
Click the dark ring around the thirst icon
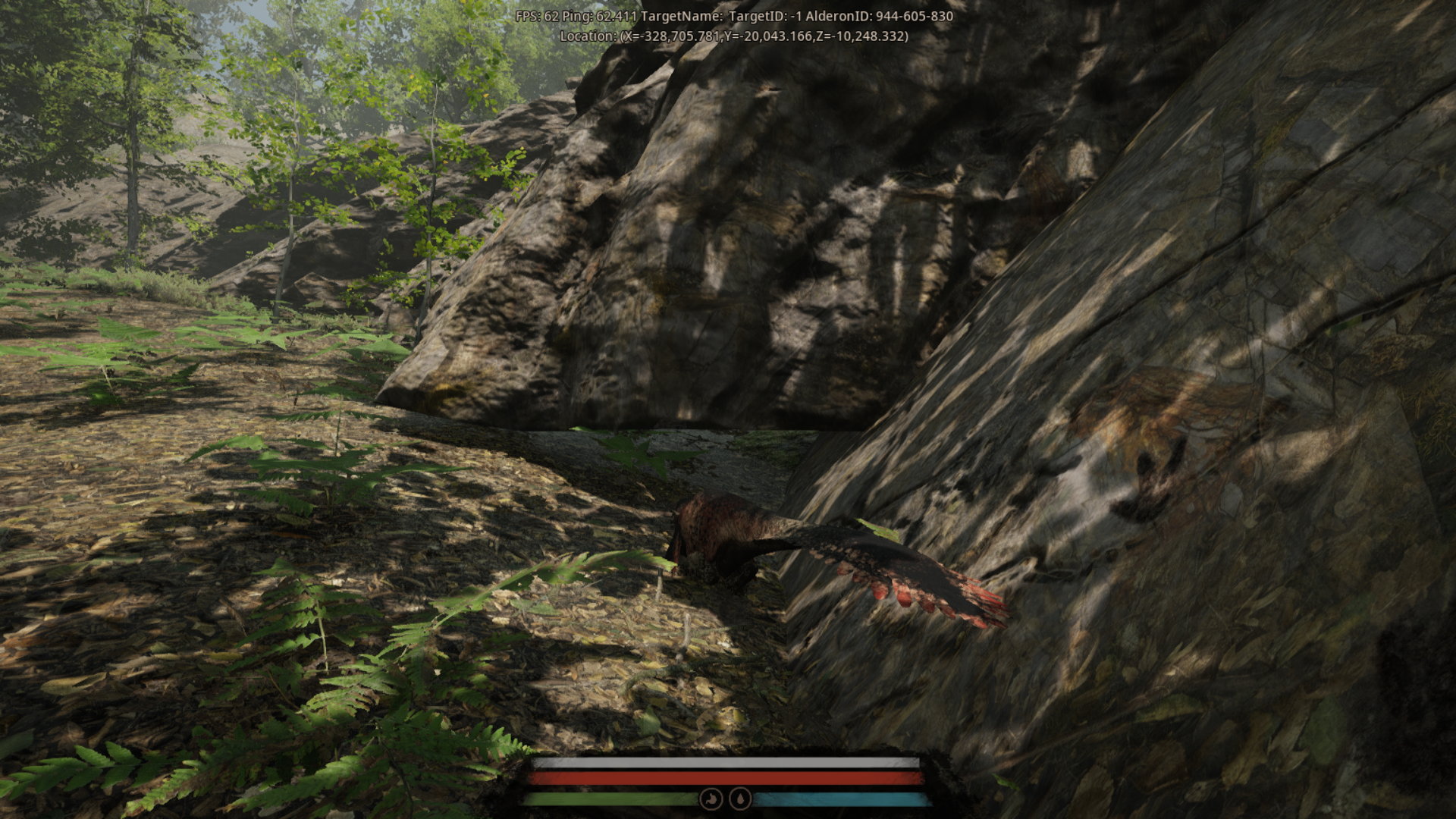pyautogui.click(x=739, y=787)
